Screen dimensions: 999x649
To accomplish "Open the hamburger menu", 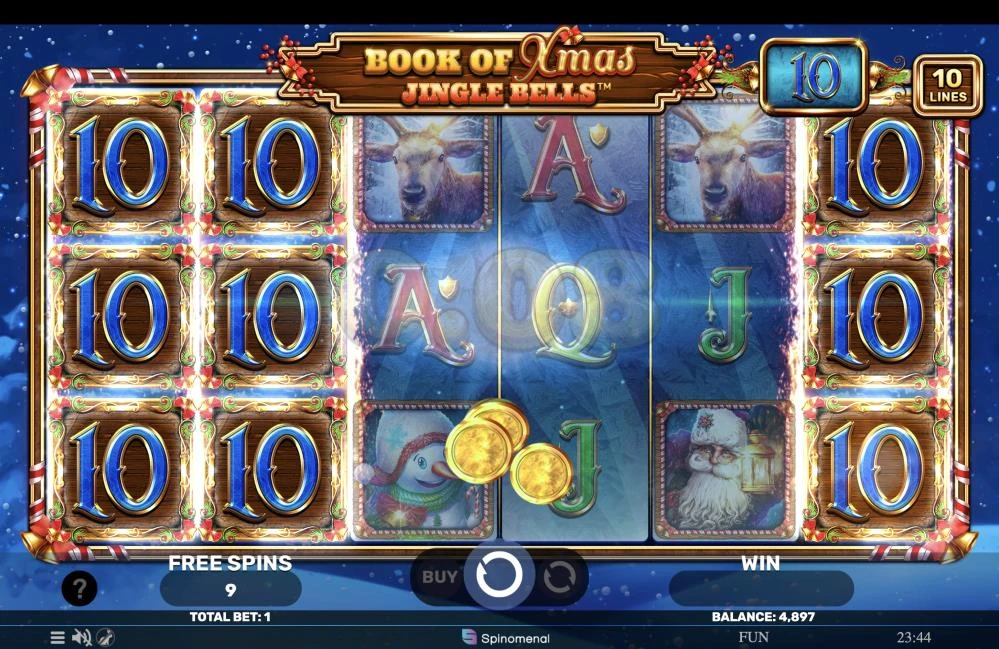I will [58, 637].
